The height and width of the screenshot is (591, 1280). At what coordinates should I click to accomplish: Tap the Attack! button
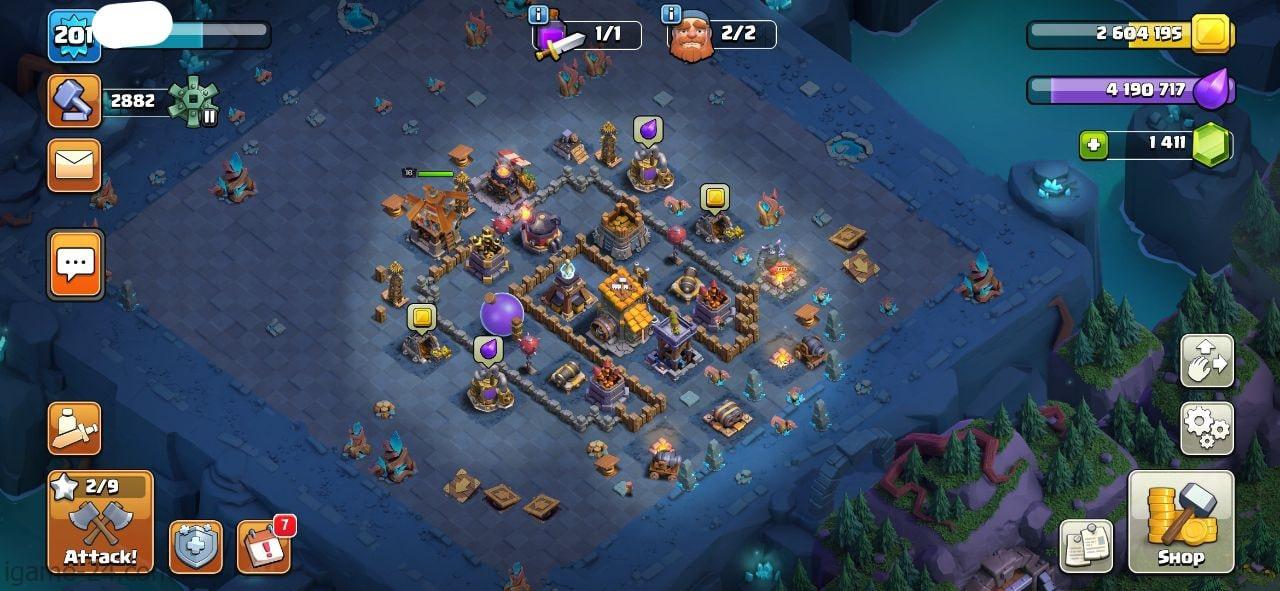tap(100, 521)
